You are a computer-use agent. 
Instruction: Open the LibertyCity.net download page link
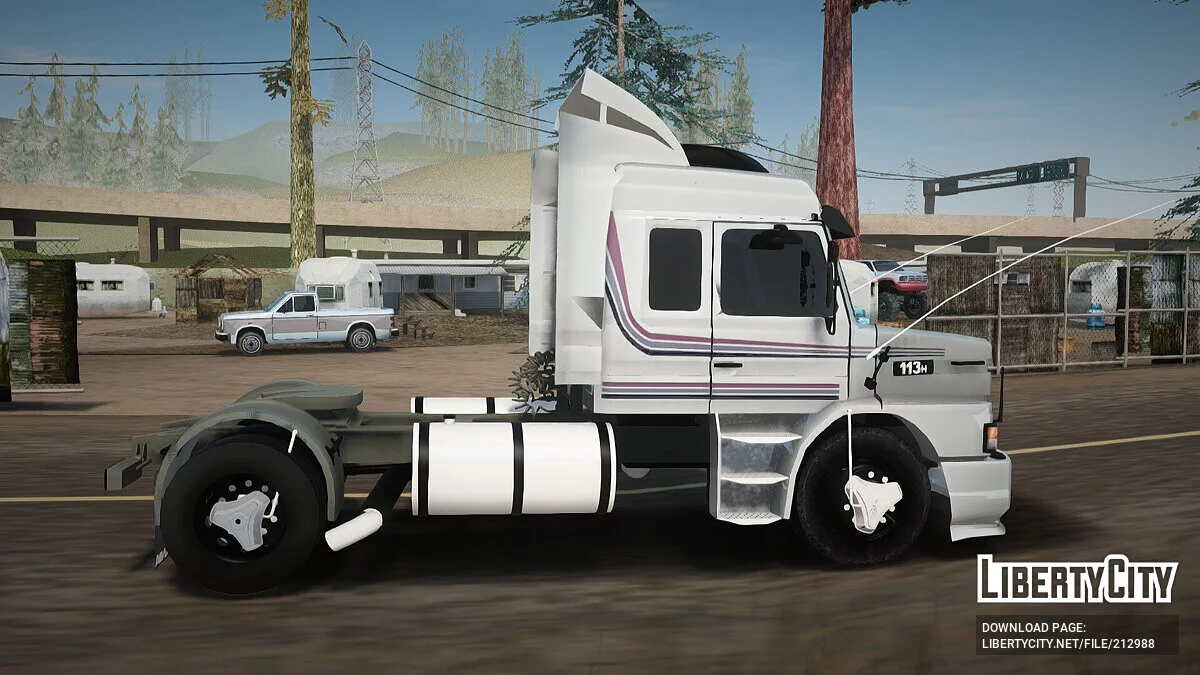(1067, 643)
